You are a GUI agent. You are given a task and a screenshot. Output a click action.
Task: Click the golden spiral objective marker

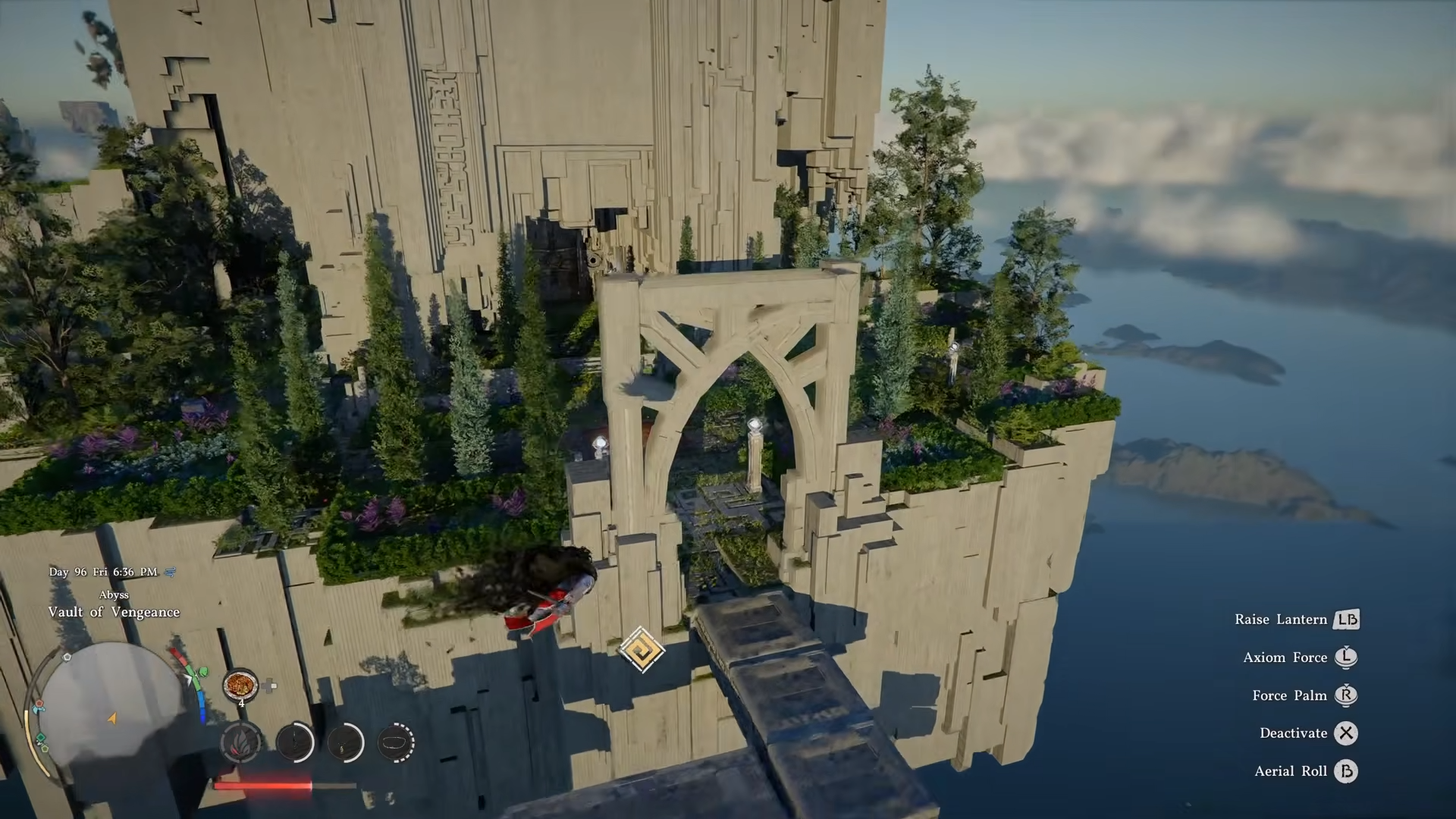[642, 650]
